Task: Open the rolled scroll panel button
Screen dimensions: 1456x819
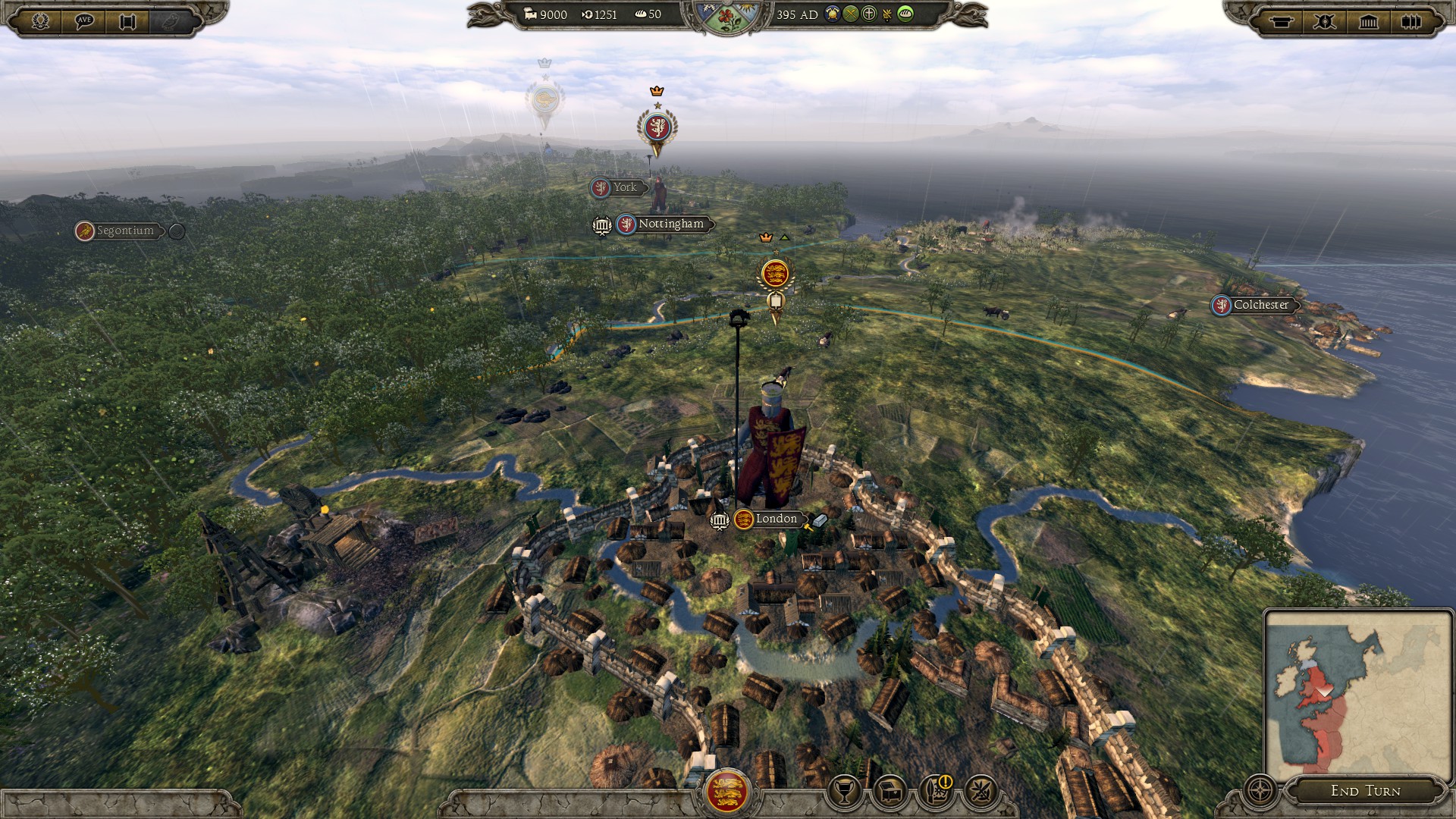Action: [1282, 21]
